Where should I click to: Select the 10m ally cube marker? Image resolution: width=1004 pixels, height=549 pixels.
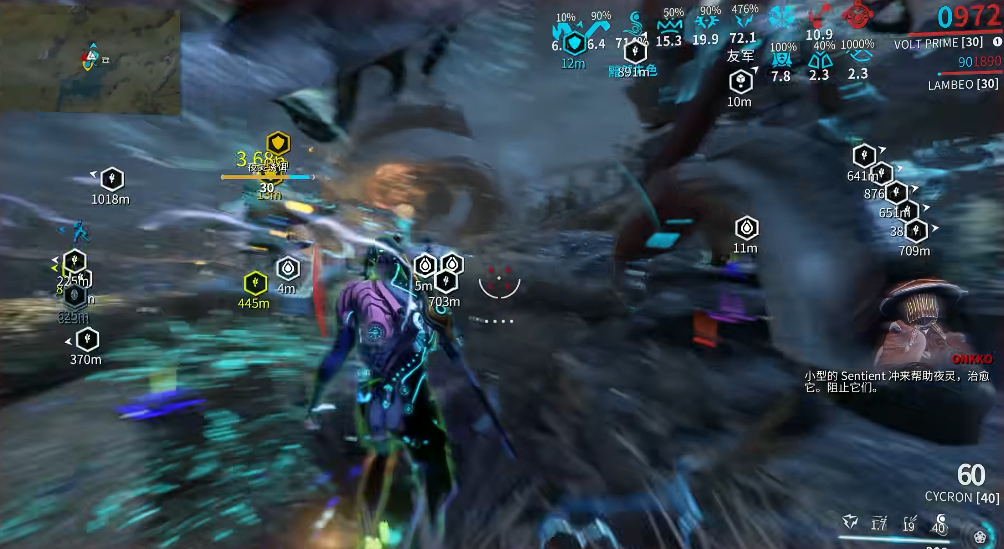pos(739,81)
